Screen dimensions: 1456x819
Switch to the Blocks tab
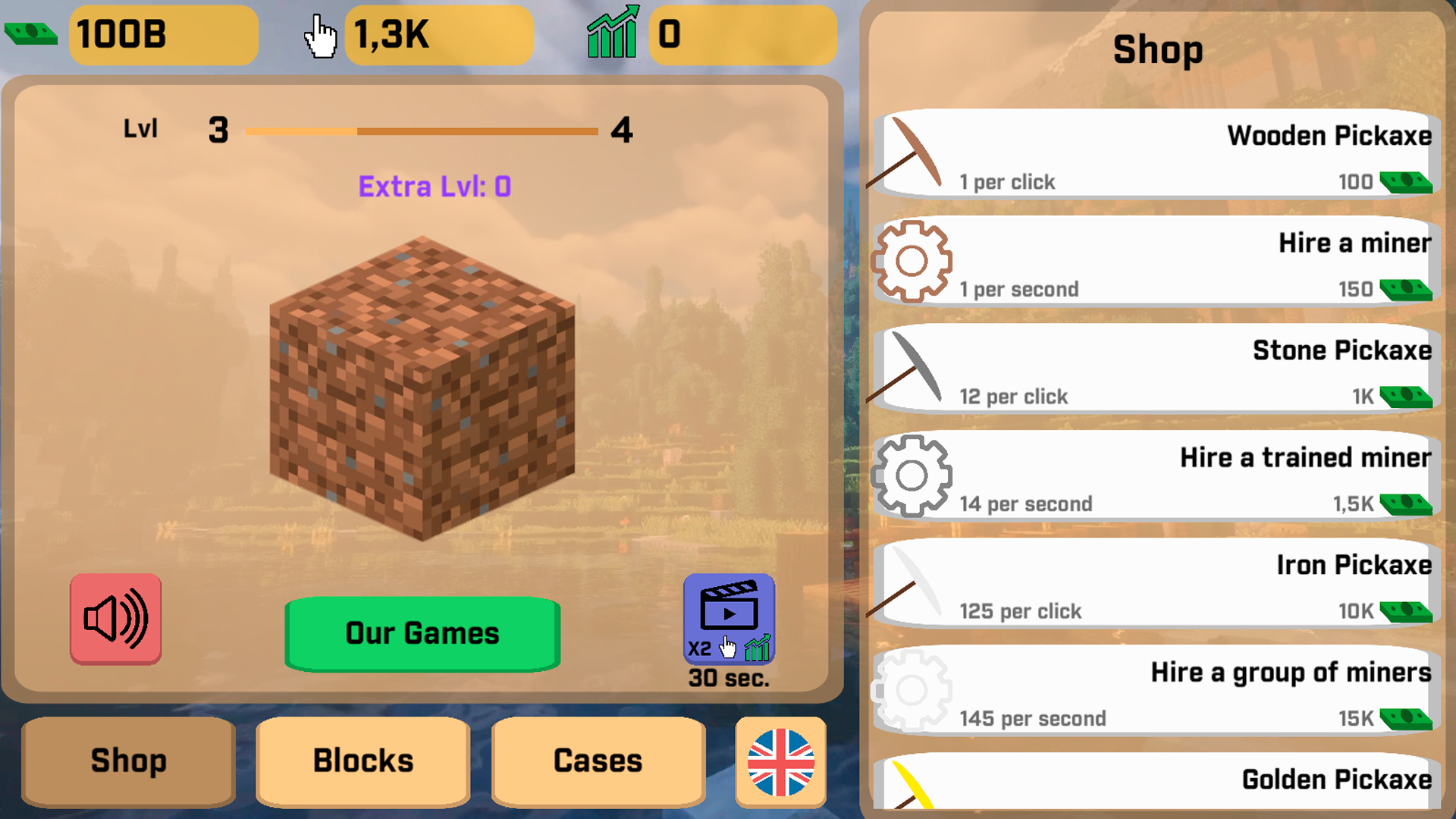coord(362,761)
